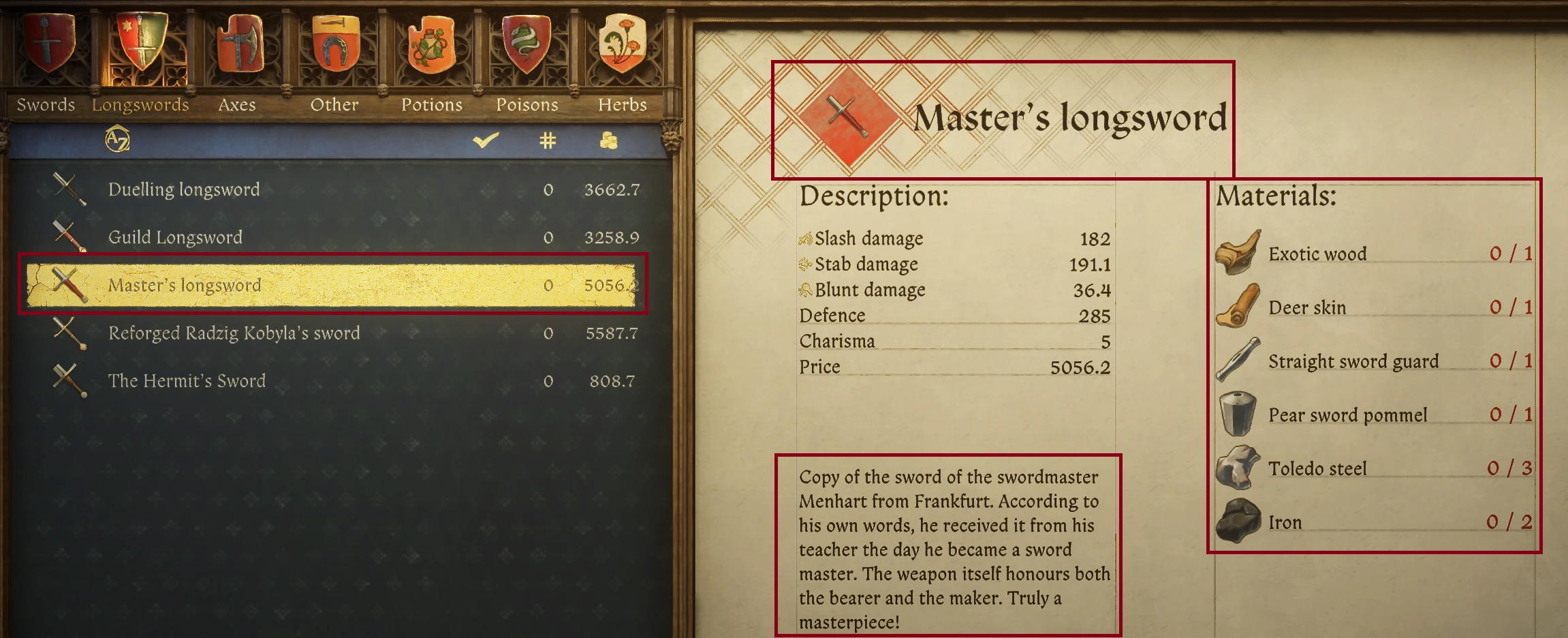Select Master's longsword in the list
The image size is (1568, 638).
185,285
